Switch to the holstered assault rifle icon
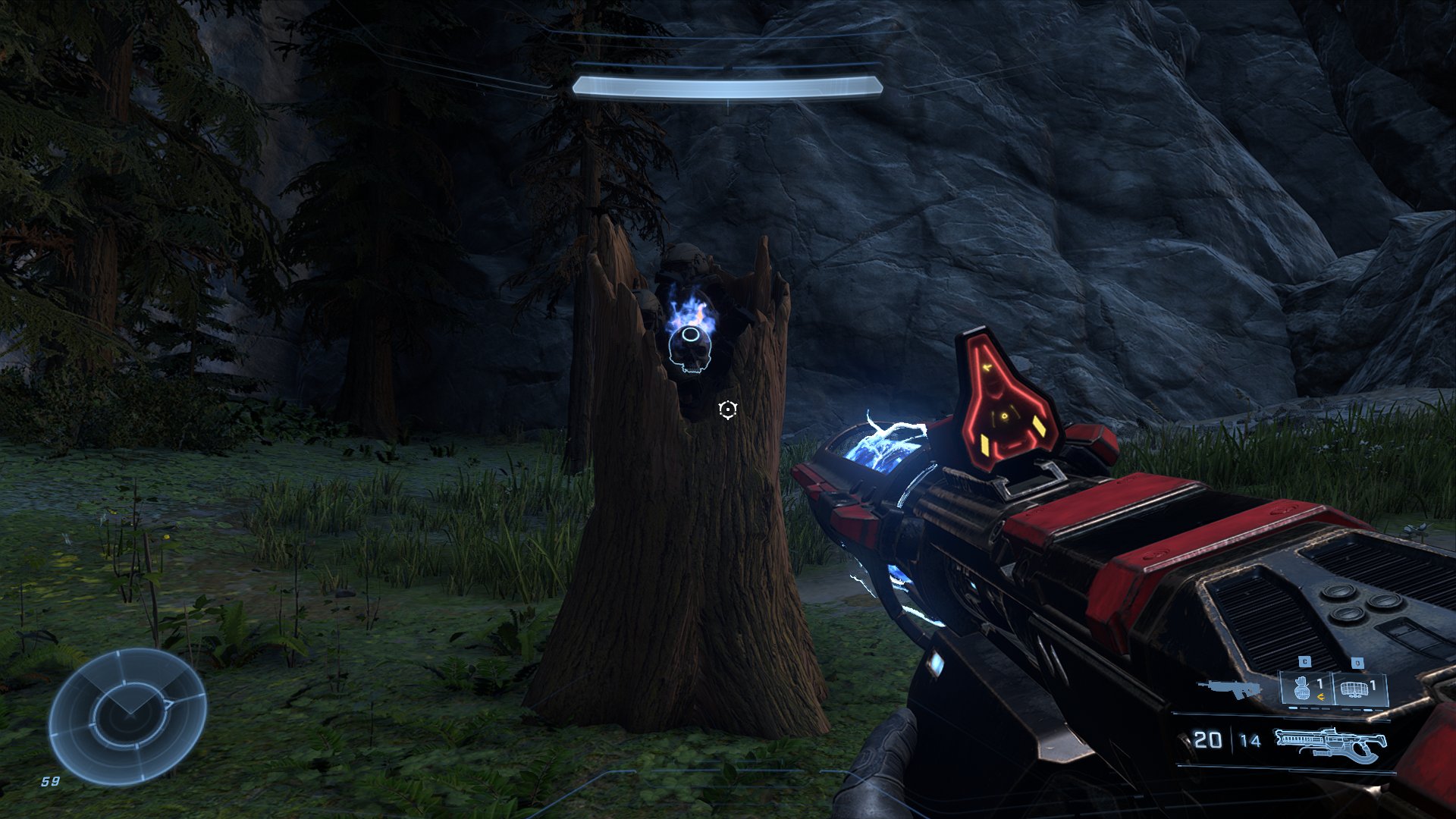1456x819 pixels. pos(1228,689)
